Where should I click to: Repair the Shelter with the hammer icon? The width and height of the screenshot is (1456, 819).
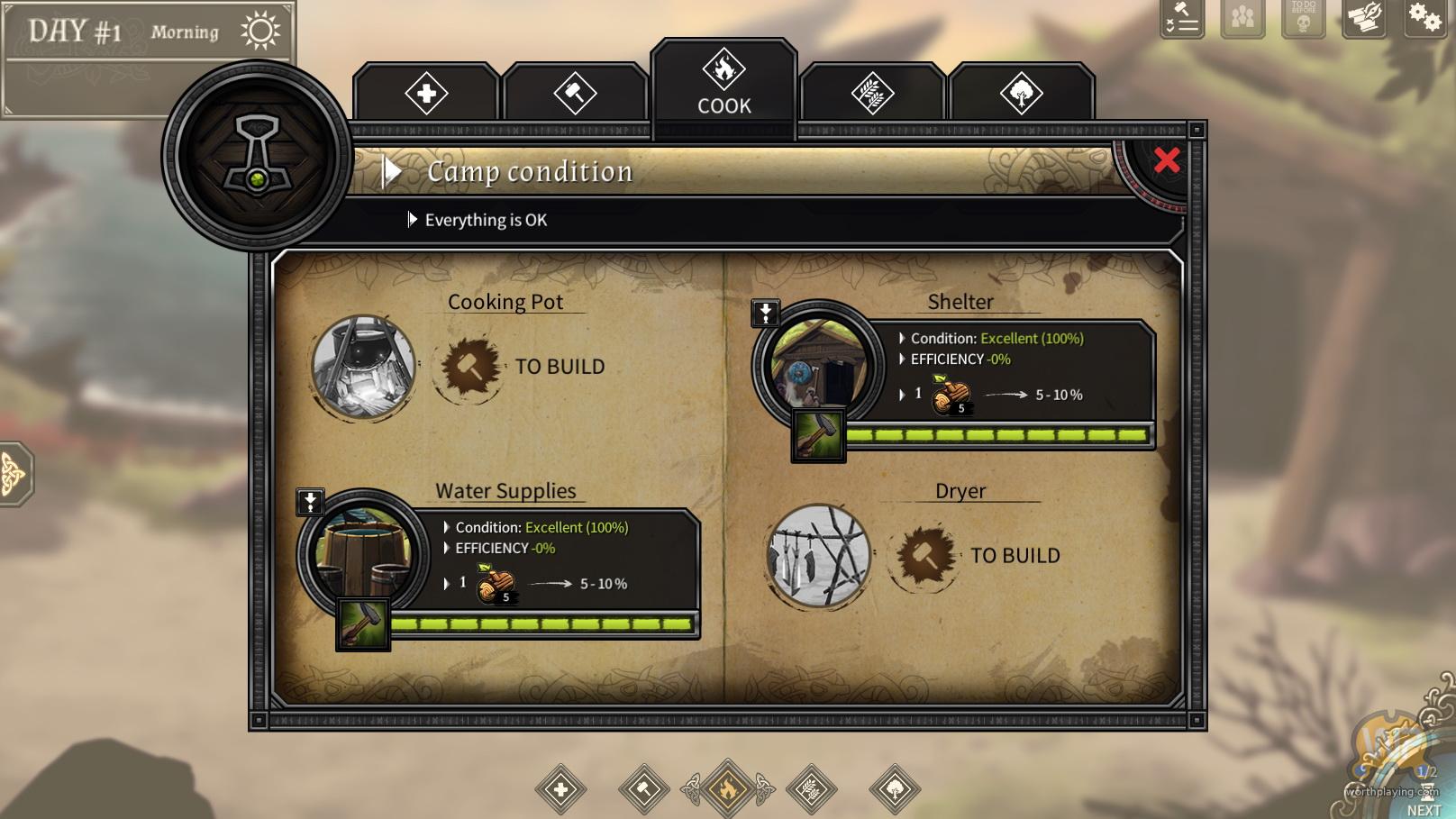pyautogui.click(x=818, y=436)
